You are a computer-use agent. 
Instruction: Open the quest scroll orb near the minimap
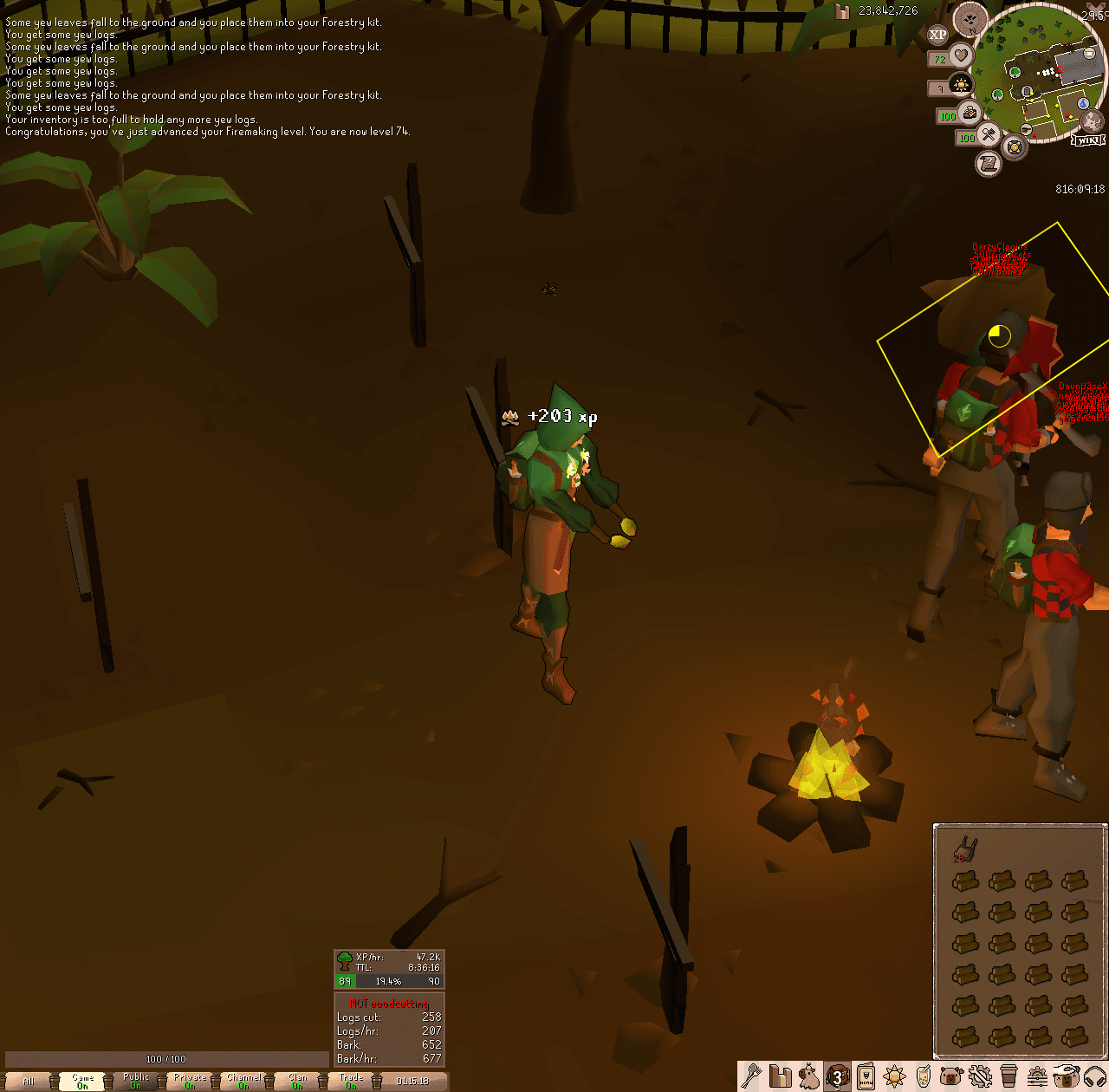(990, 165)
